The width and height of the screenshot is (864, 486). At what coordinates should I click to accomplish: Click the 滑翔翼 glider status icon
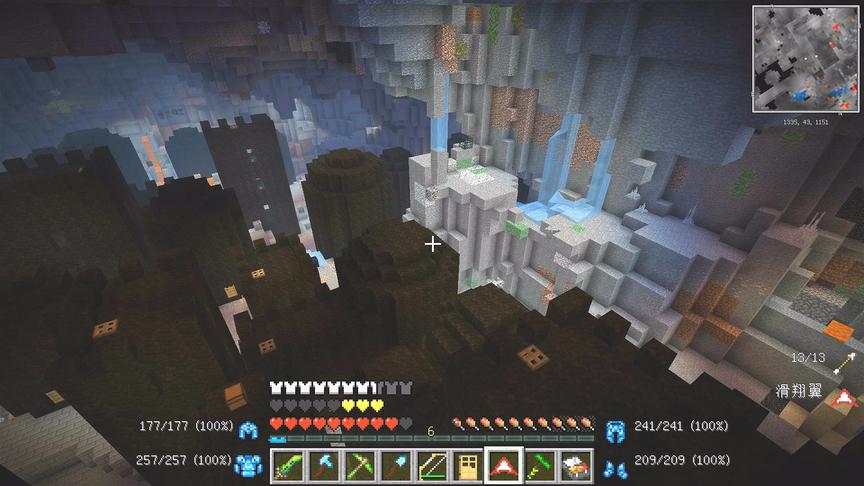coord(845,395)
